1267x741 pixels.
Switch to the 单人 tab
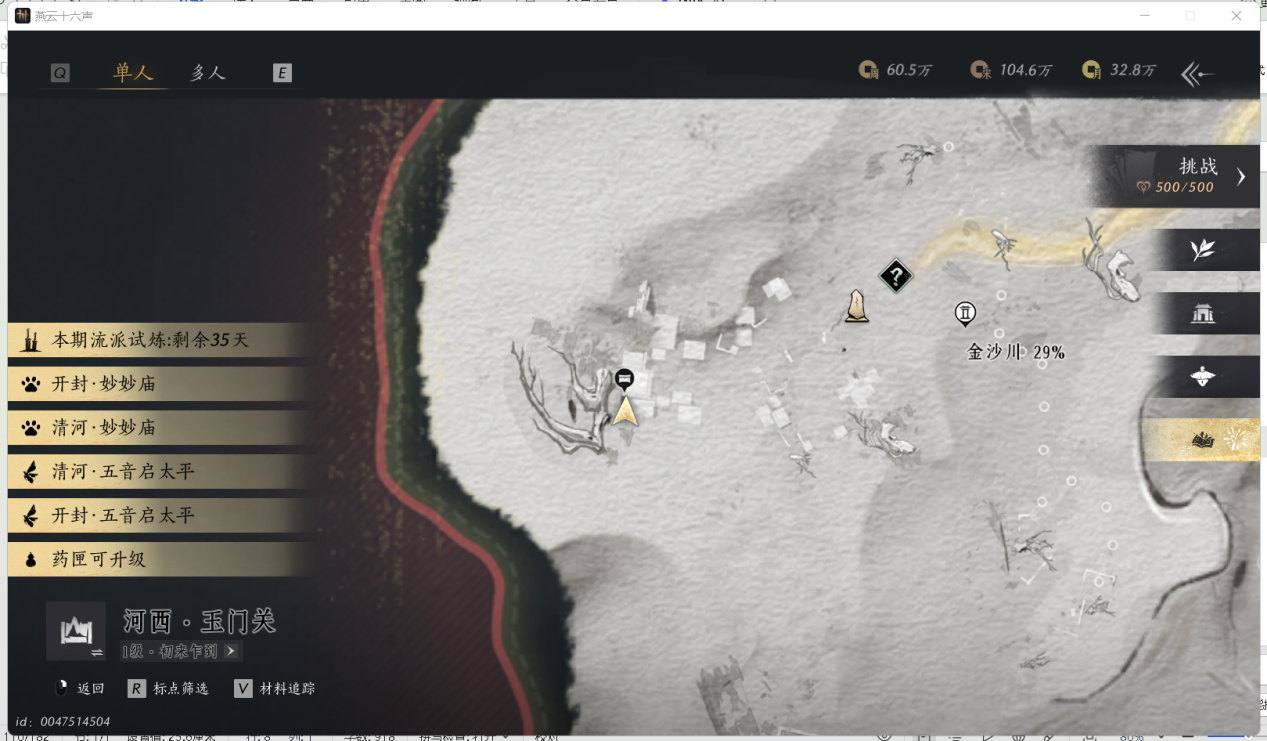click(x=133, y=72)
